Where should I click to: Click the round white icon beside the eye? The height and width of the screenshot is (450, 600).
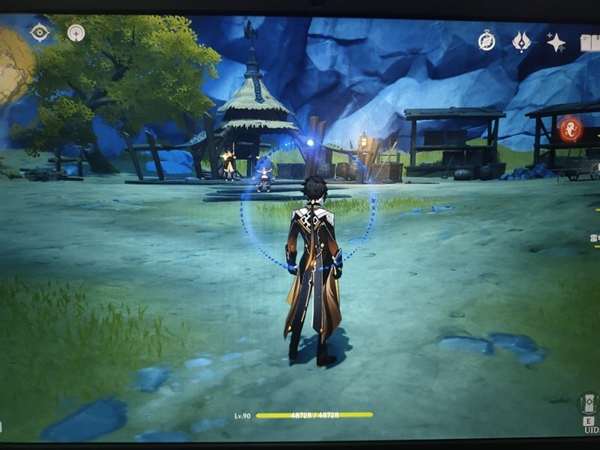(76, 32)
